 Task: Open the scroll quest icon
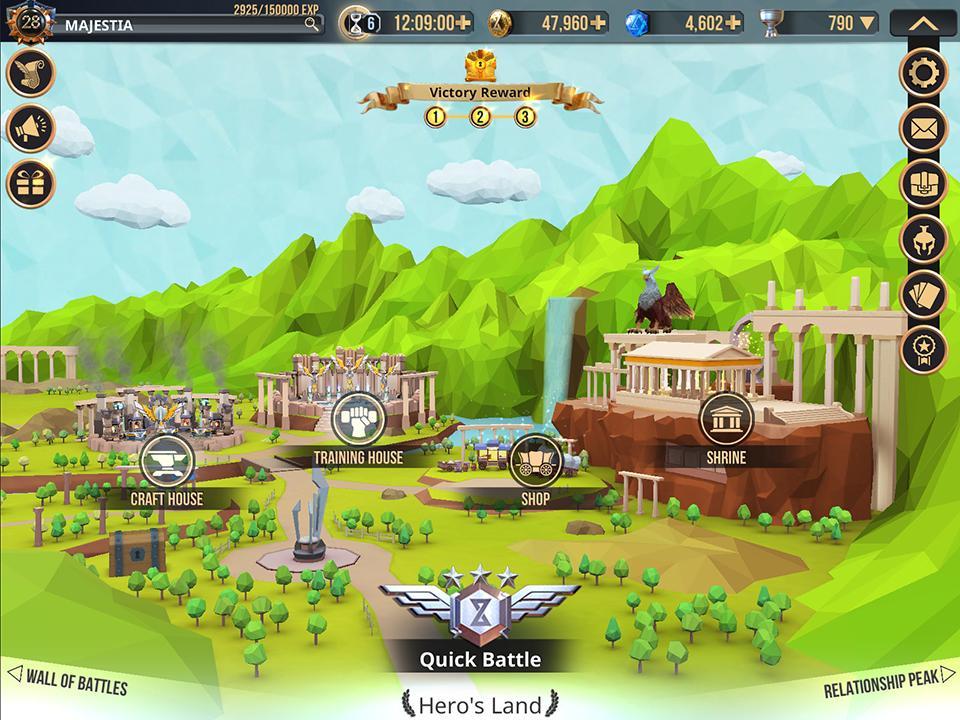[31, 73]
